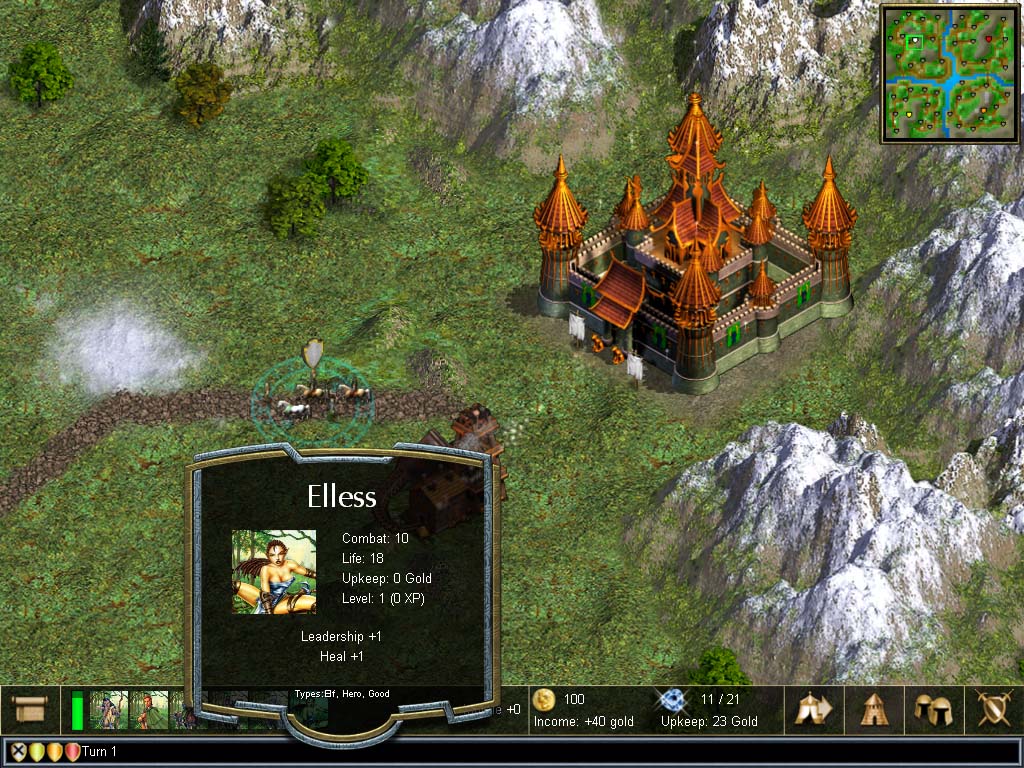Open the twin helmets army button
The width and height of the screenshot is (1024, 768).
tap(932, 709)
